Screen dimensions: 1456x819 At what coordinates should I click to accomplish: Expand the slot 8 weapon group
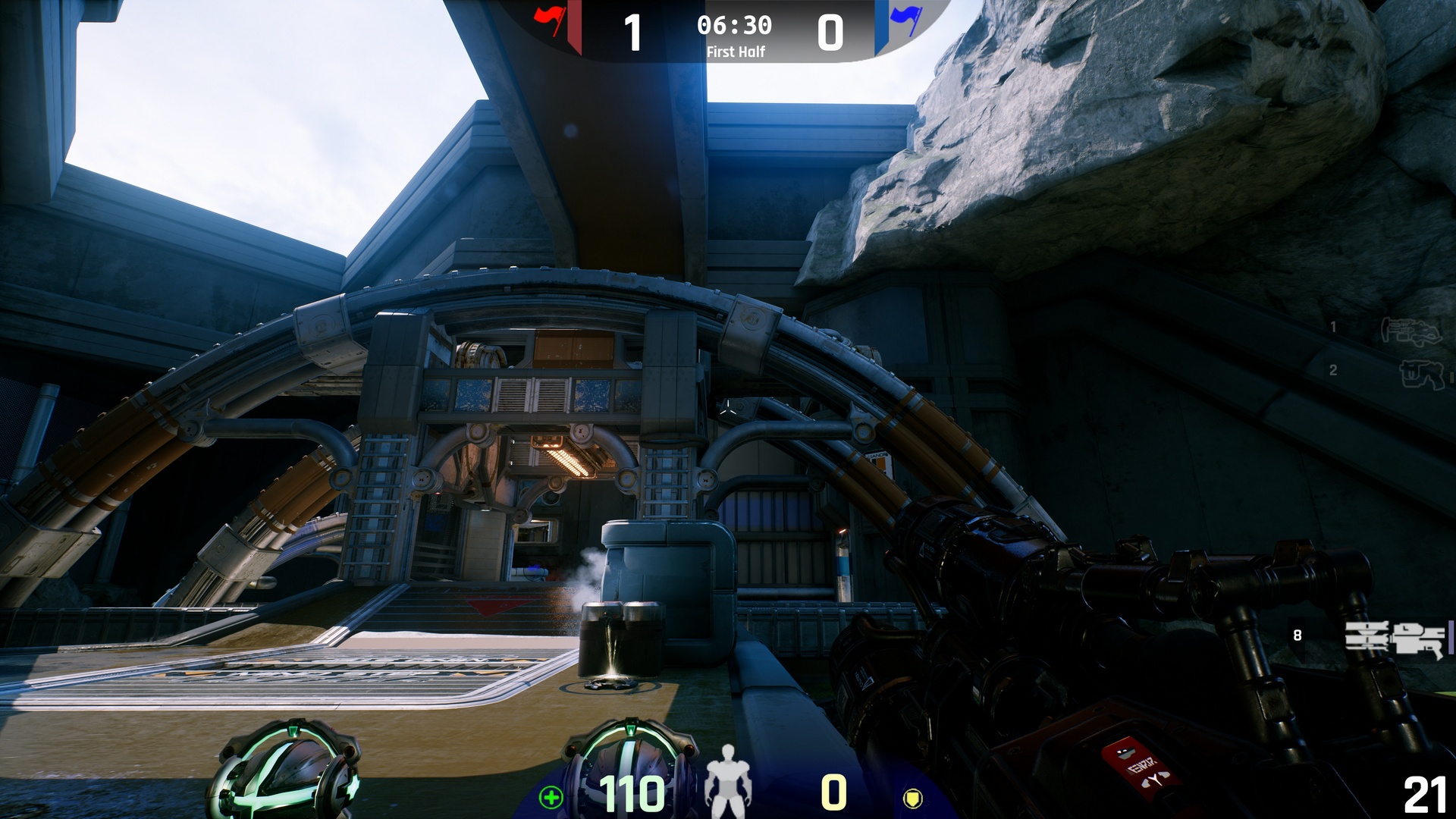click(1297, 635)
